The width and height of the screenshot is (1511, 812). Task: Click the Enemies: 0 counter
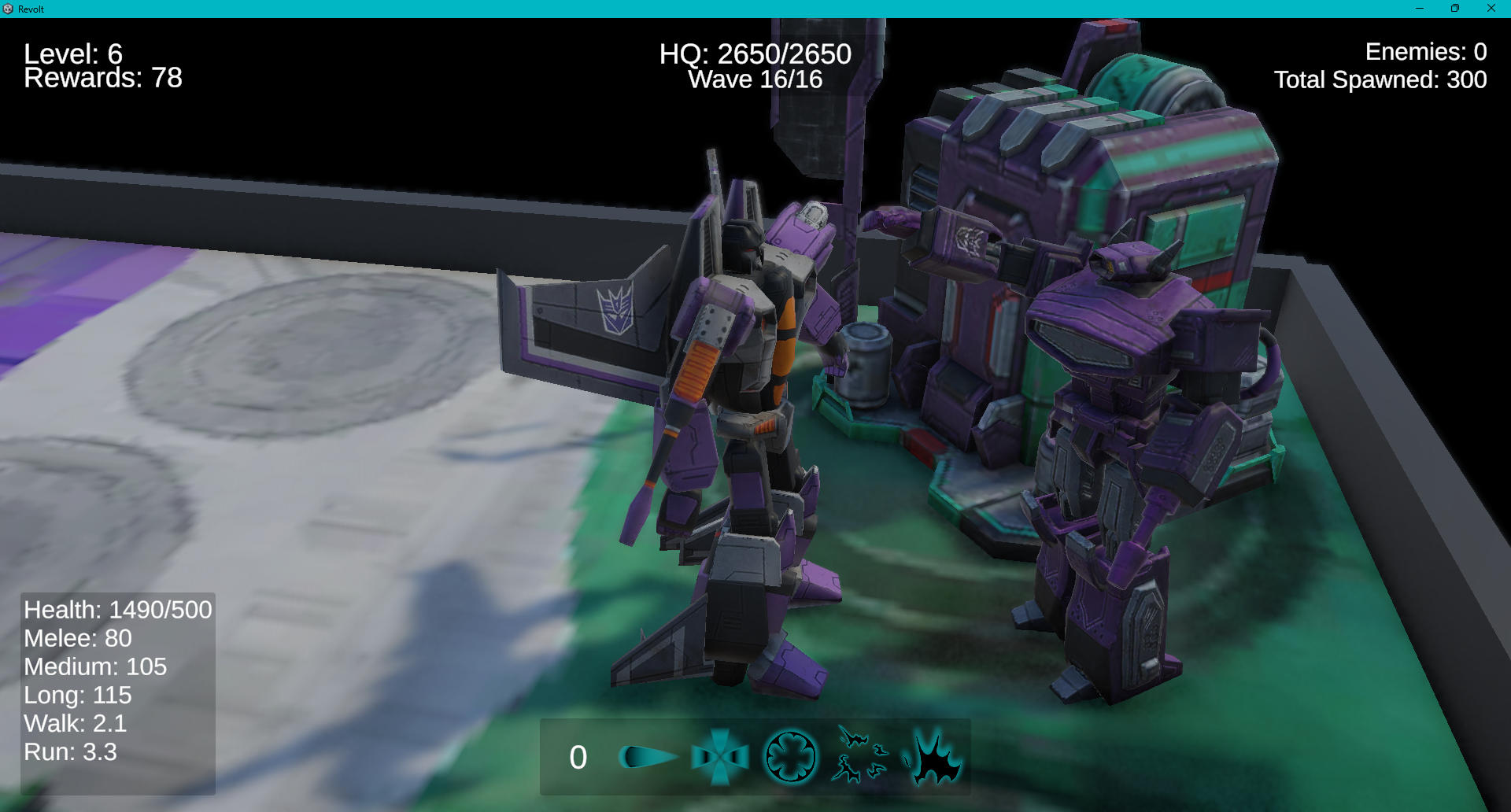pyautogui.click(x=1426, y=51)
